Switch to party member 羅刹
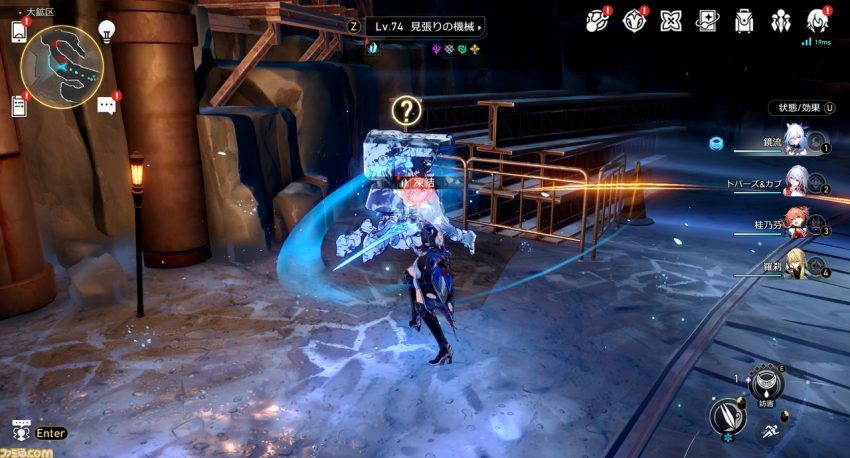Image resolution: width=850 pixels, height=458 pixels. click(x=796, y=264)
